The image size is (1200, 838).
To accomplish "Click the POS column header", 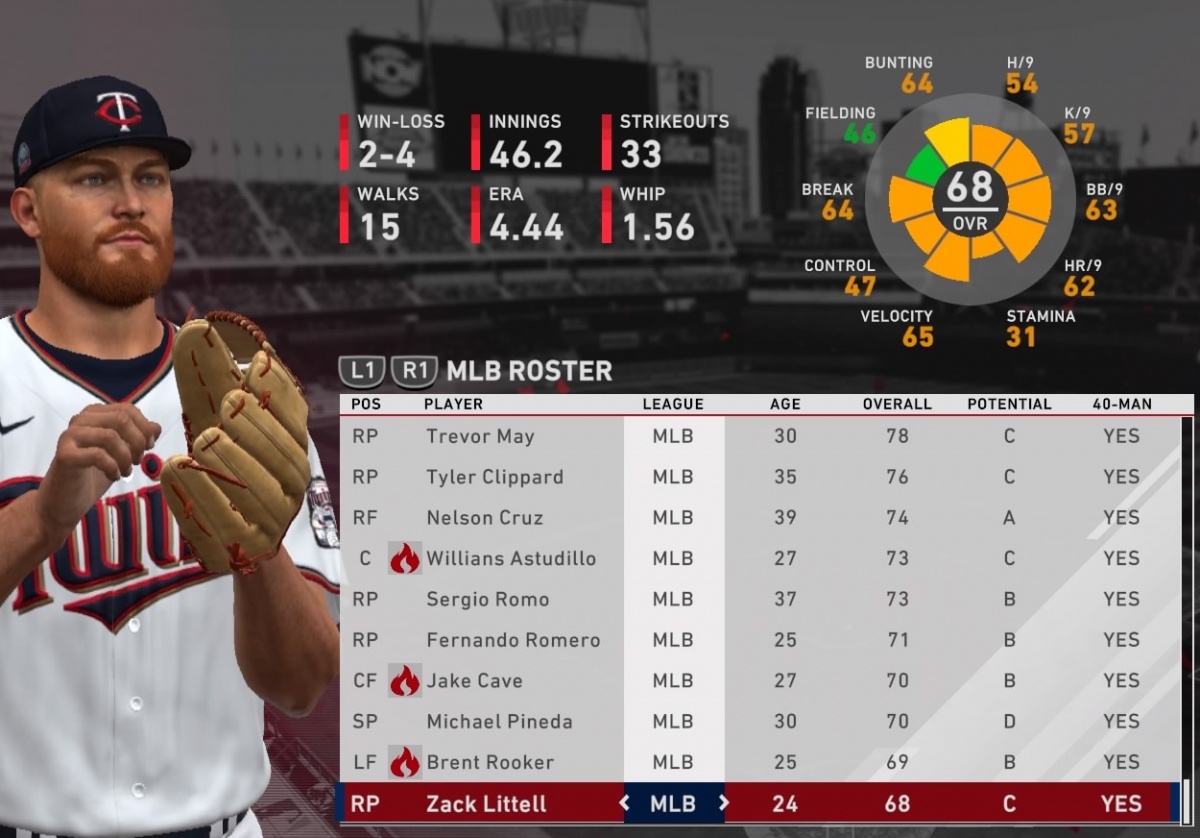I will coord(366,405).
